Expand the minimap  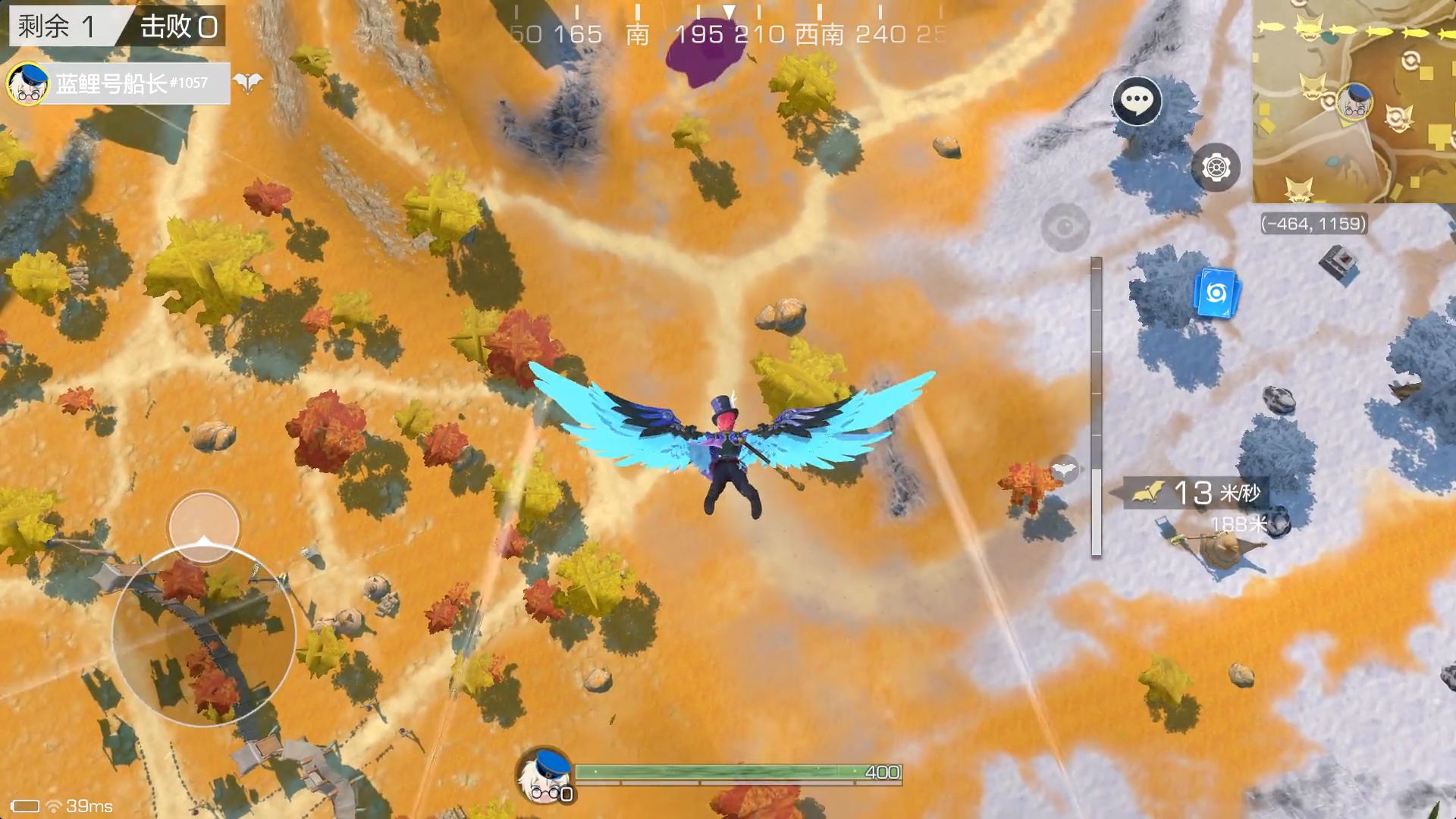pyautogui.click(x=1353, y=101)
